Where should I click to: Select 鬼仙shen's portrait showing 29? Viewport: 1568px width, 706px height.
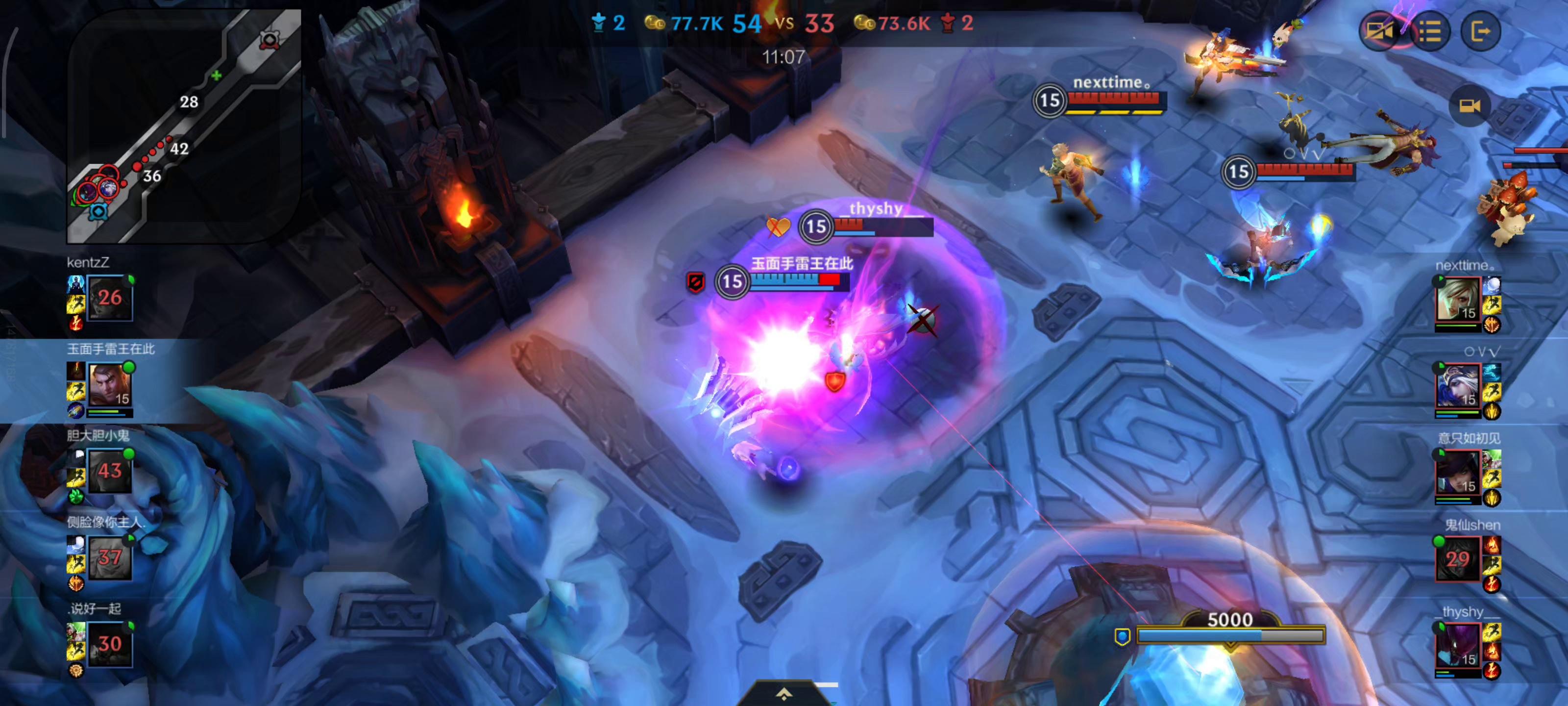coord(1458,558)
